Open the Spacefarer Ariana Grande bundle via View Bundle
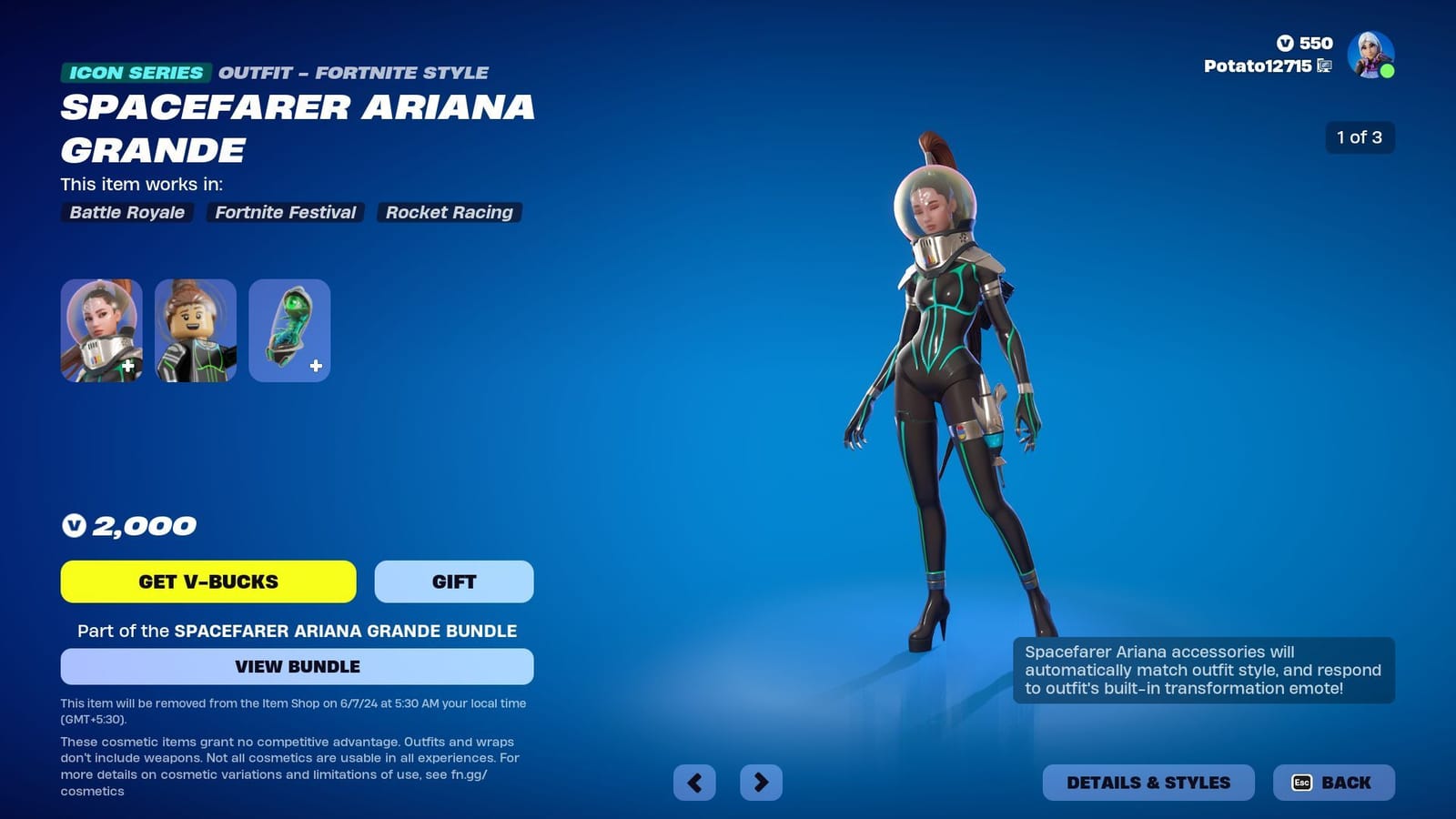The width and height of the screenshot is (1456, 819). [295, 666]
